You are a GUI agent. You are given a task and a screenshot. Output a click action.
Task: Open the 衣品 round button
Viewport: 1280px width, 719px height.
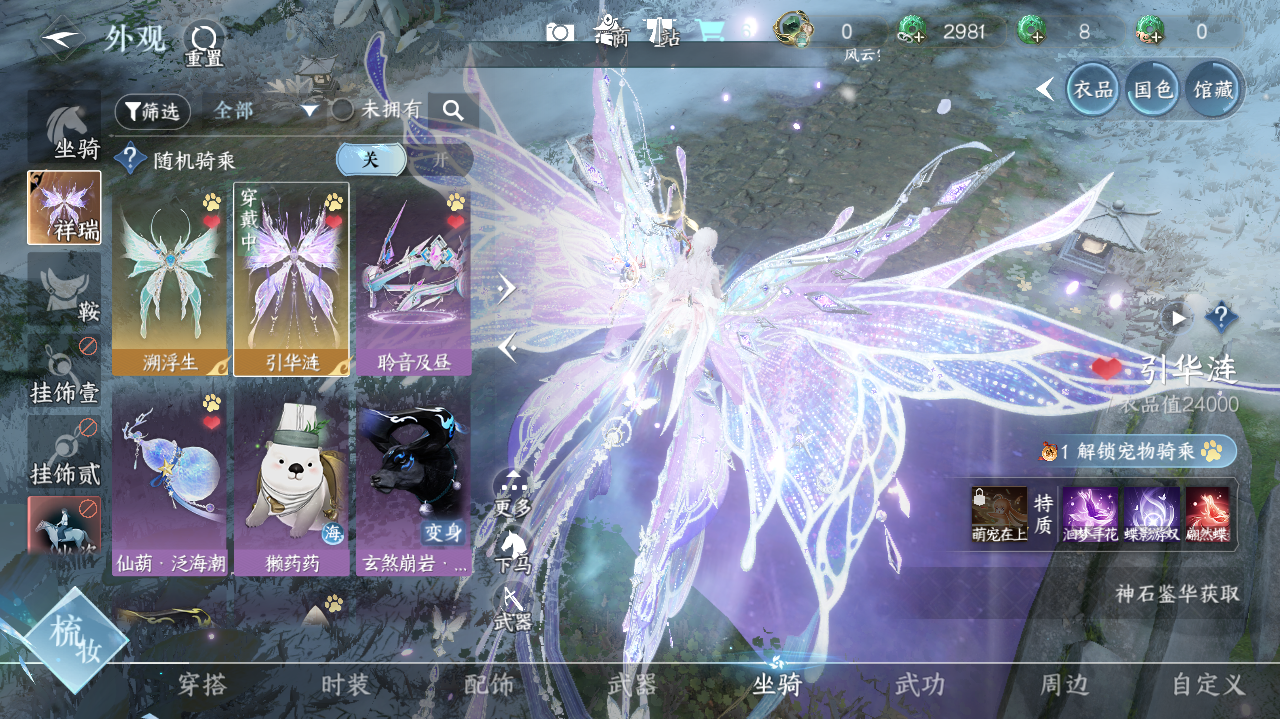[x=1092, y=89]
